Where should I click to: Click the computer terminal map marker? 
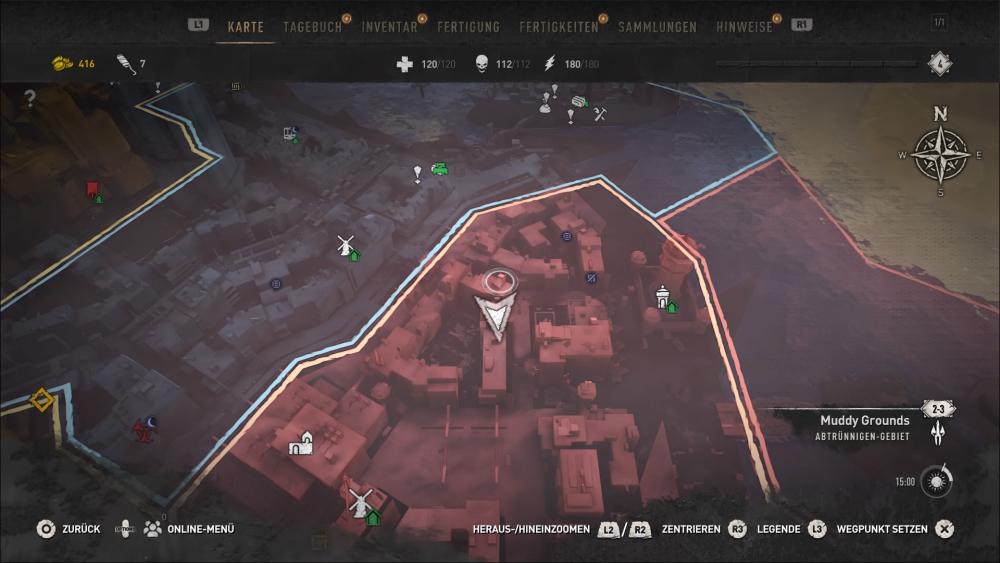coord(290,132)
